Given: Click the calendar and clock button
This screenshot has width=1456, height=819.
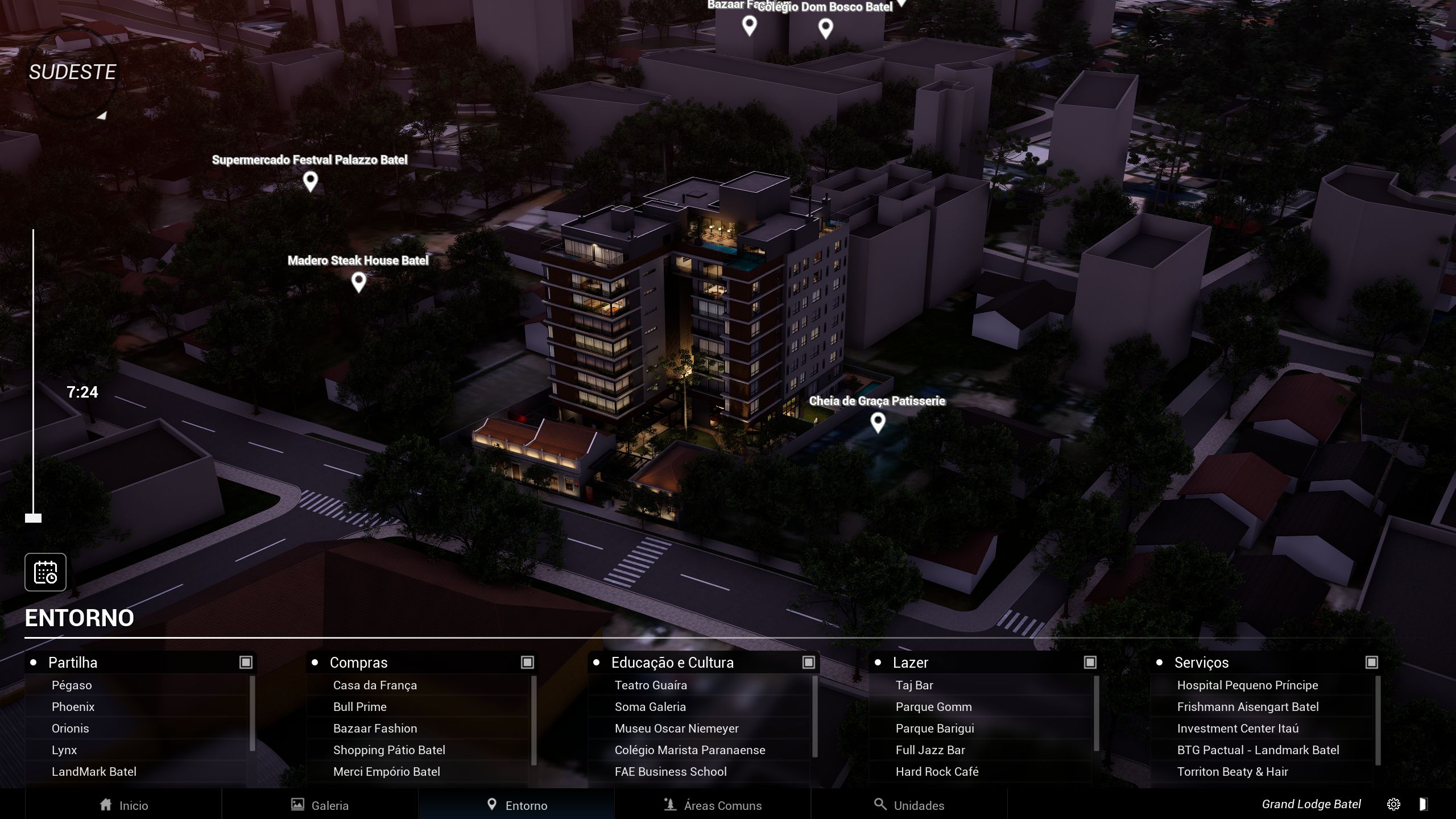Looking at the screenshot, I should [x=45, y=572].
